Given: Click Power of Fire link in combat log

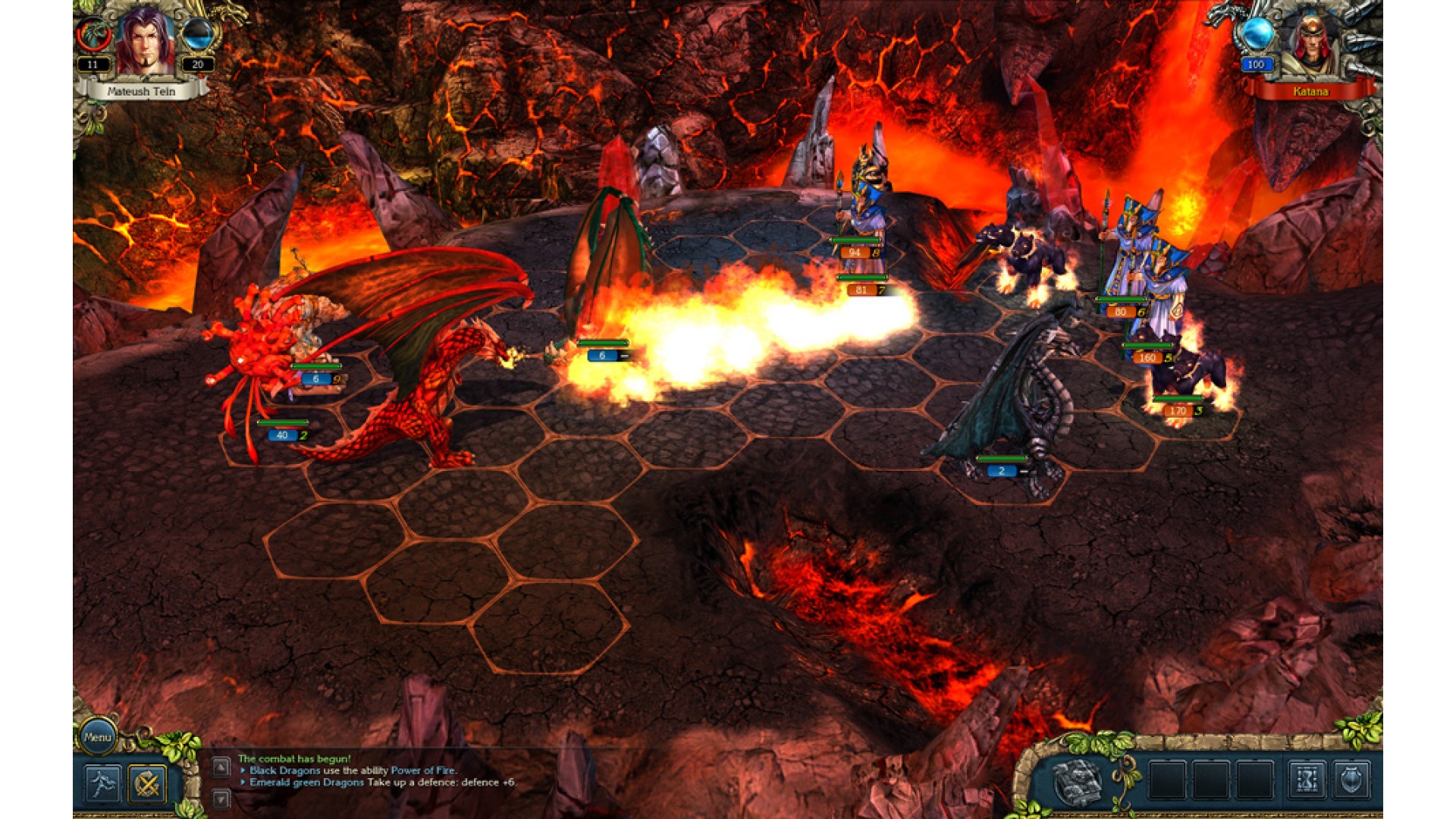Looking at the screenshot, I should pos(423,770).
